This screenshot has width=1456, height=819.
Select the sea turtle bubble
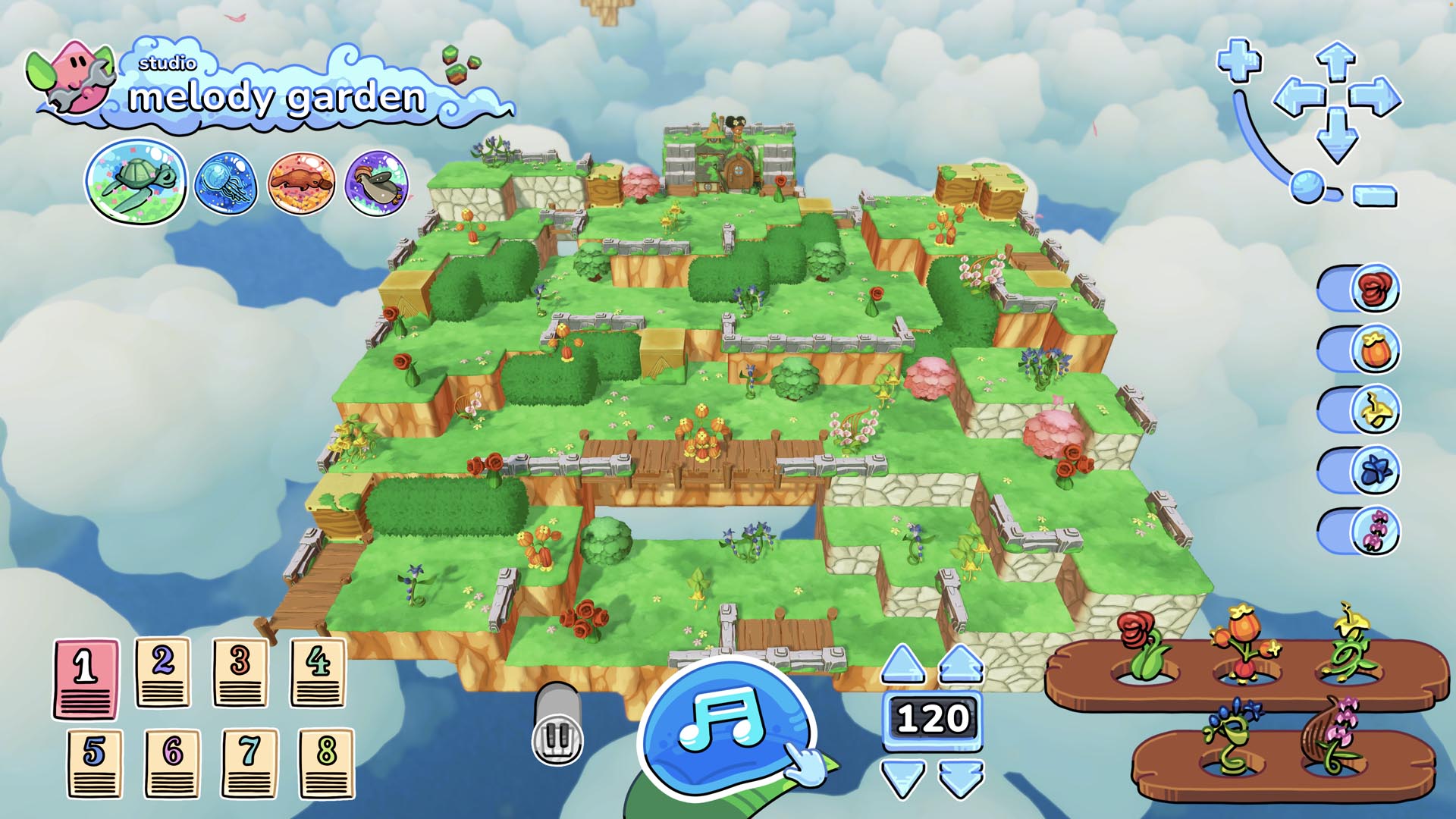[x=136, y=182]
